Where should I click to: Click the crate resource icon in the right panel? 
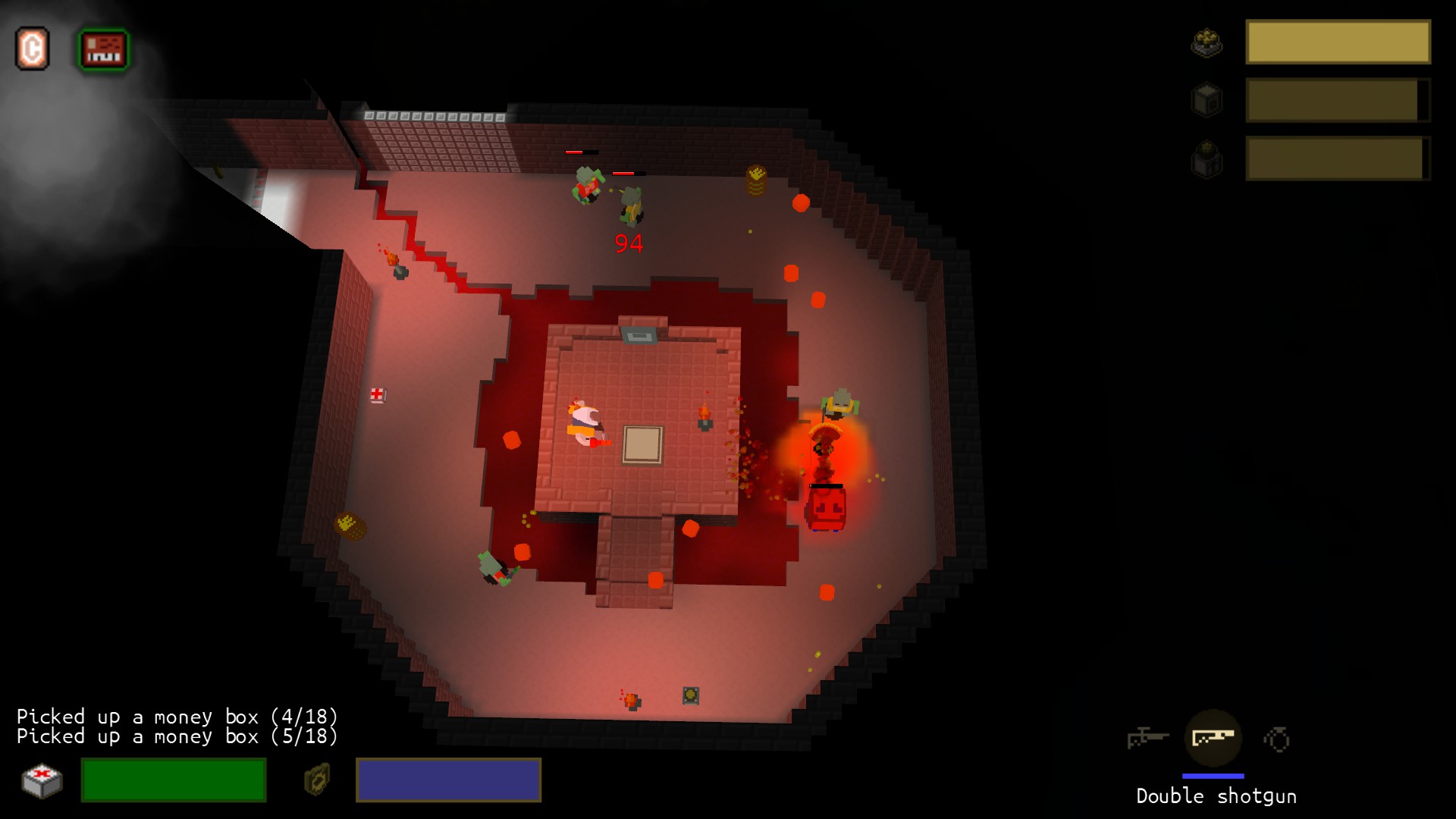pyautogui.click(x=1208, y=99)
